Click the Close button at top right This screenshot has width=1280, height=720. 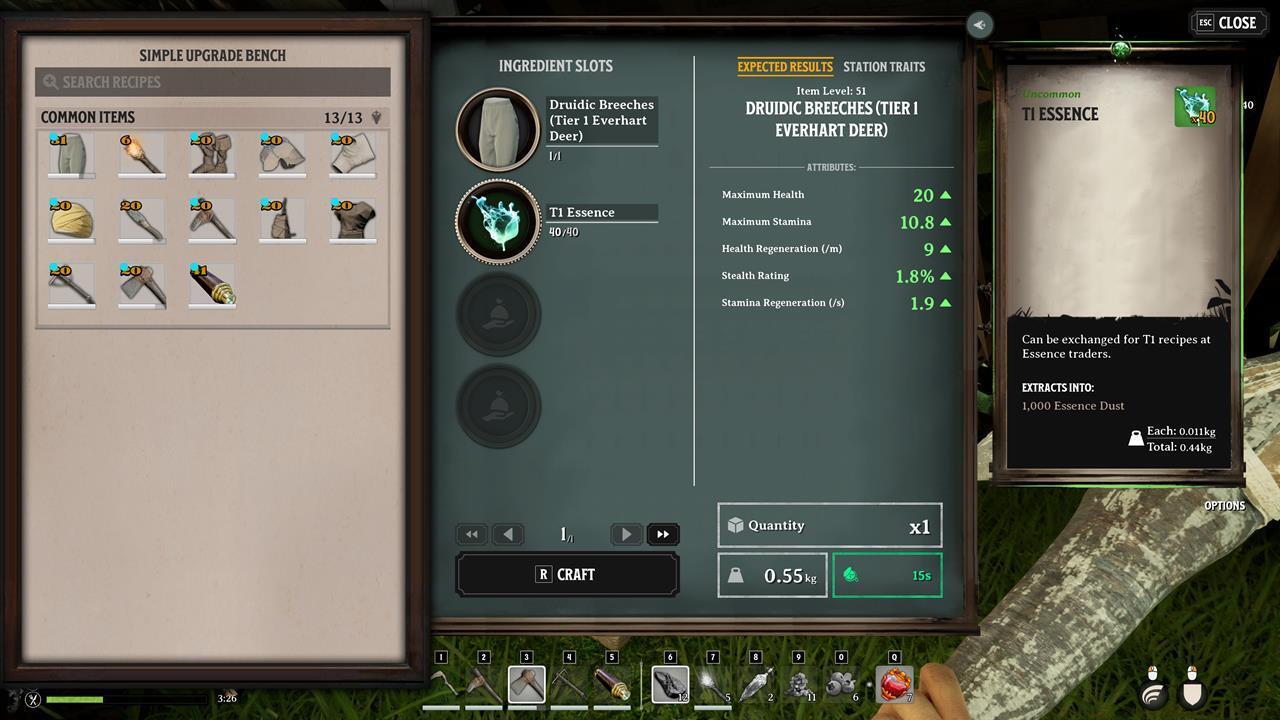(x=1228, y=22)
